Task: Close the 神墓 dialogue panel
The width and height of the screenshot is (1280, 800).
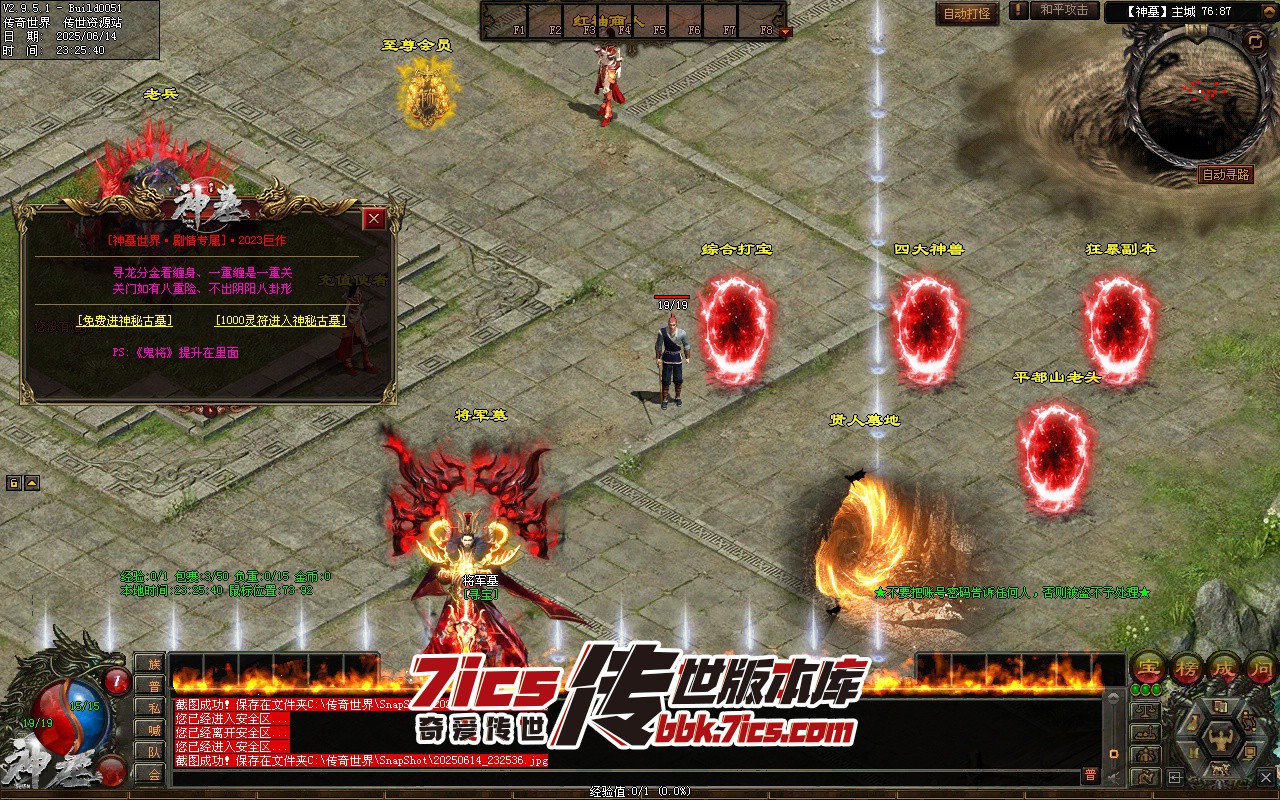Action: pyautogui.click(x=374, y=219)
